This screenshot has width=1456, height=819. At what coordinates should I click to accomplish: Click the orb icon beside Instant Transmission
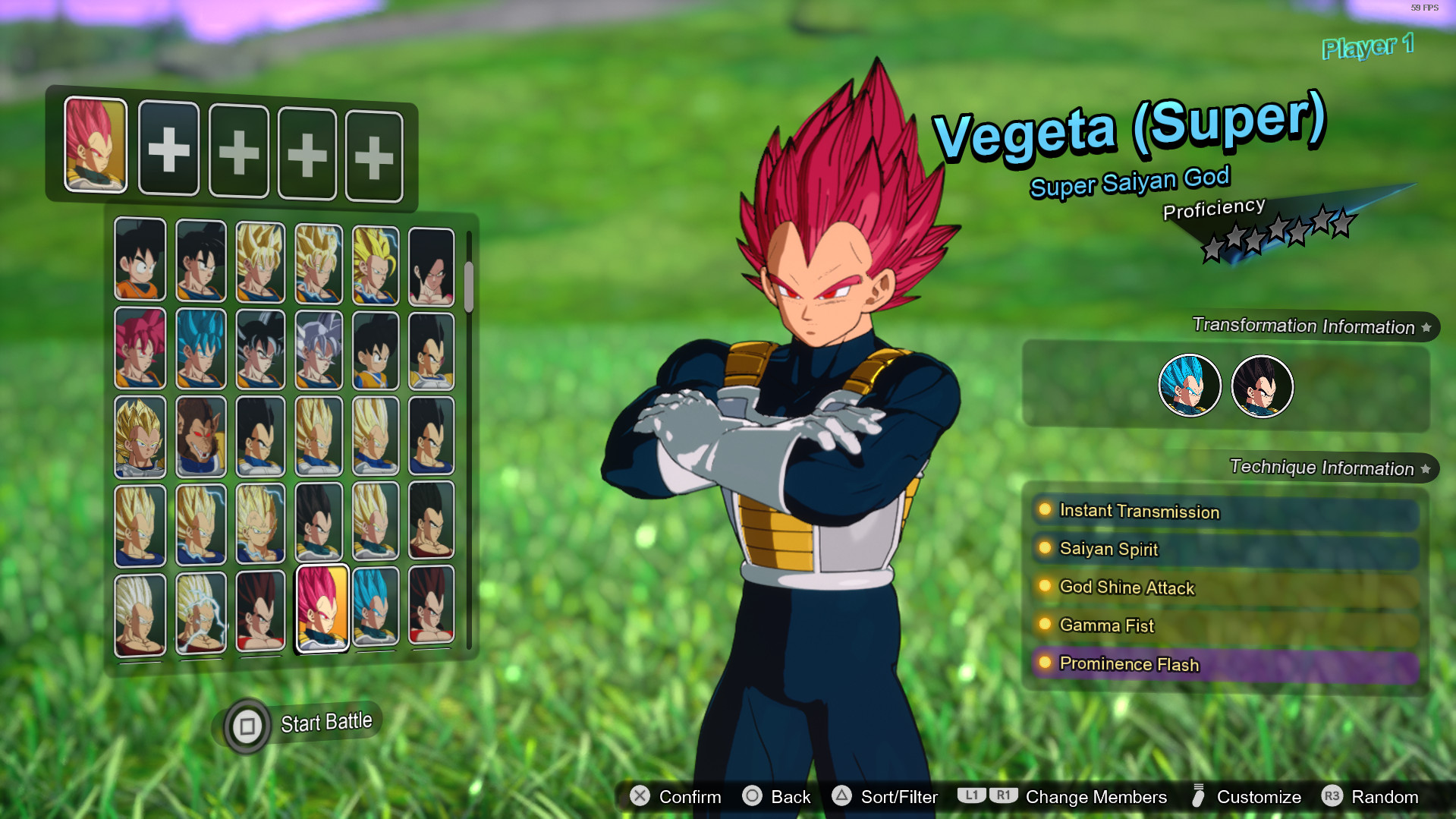click(x=1045, y=511)
